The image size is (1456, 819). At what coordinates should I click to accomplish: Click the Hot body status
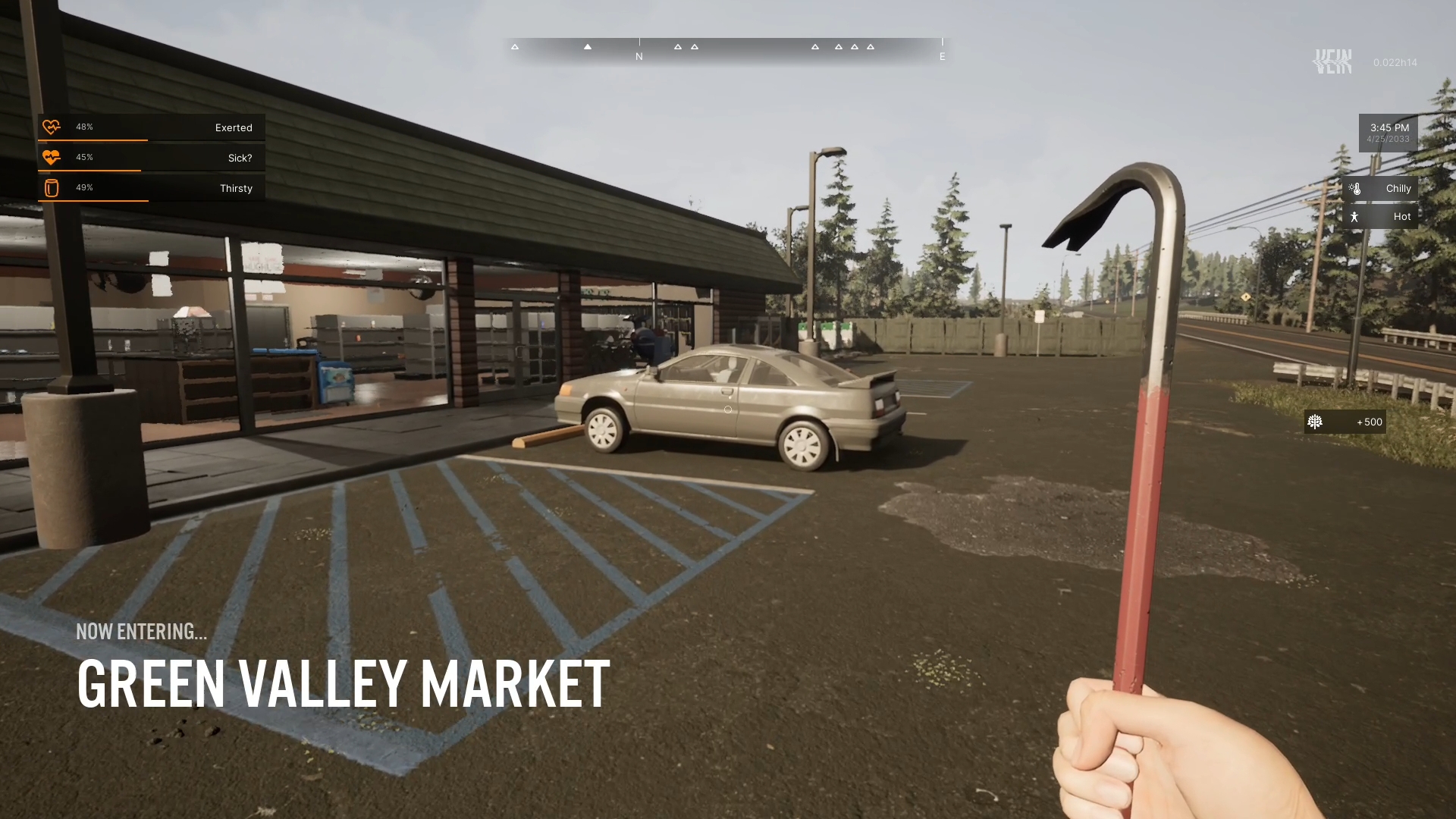1379,217
